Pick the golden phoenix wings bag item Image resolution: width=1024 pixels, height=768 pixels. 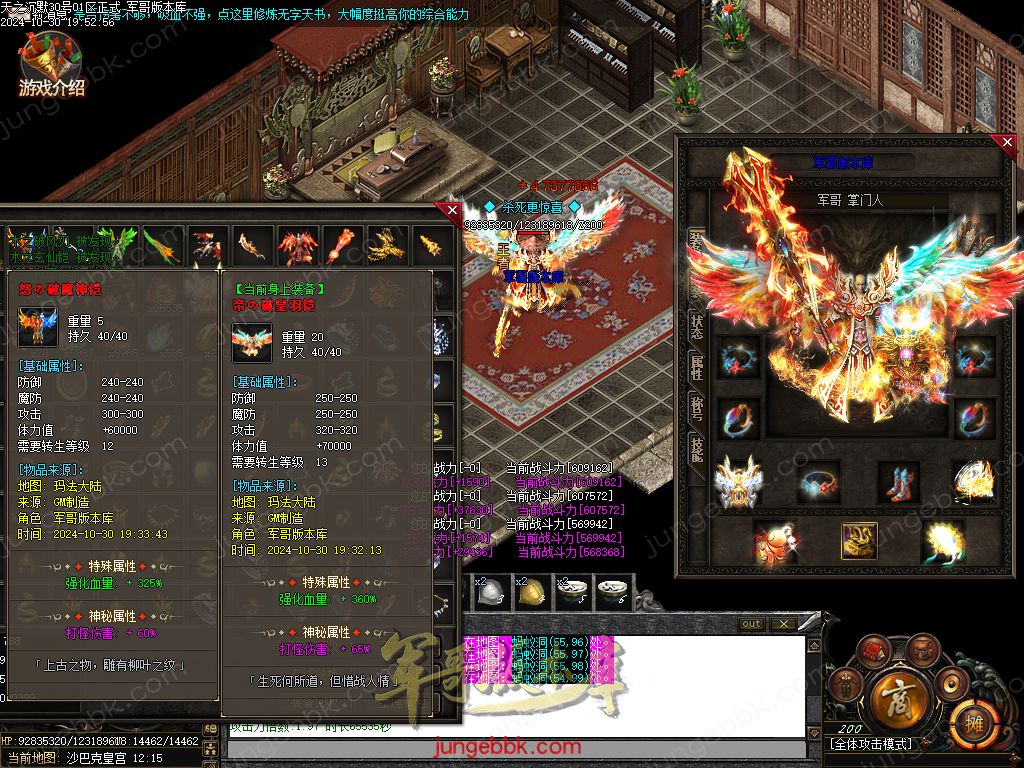386,244
